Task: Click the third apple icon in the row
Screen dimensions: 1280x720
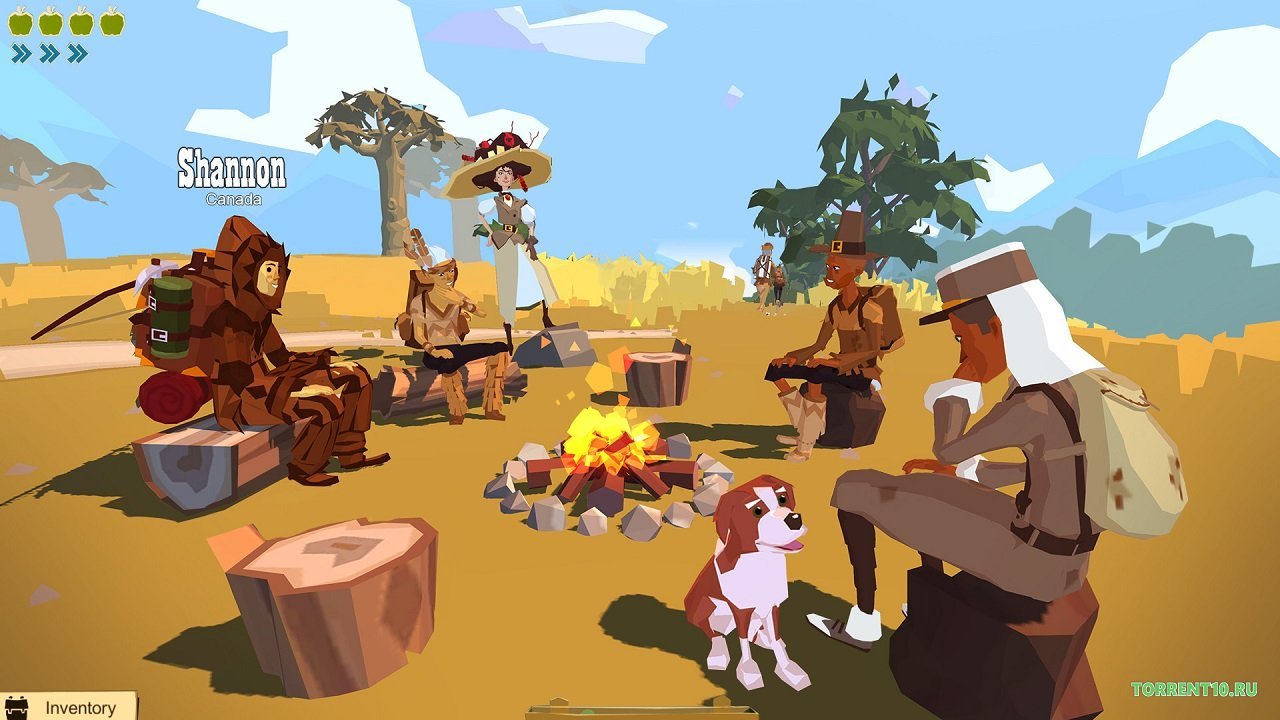Action: tap(80, 23)
